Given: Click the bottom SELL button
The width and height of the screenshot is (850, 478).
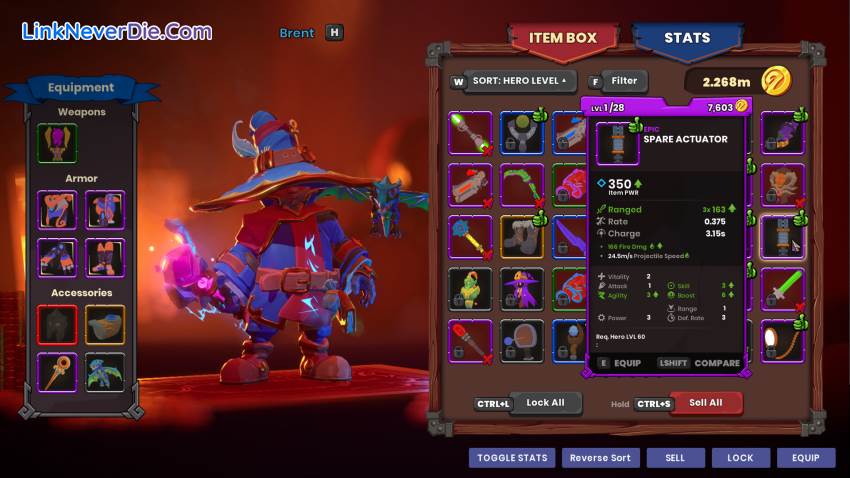Looking at the screenshot, I should point(675,458).
